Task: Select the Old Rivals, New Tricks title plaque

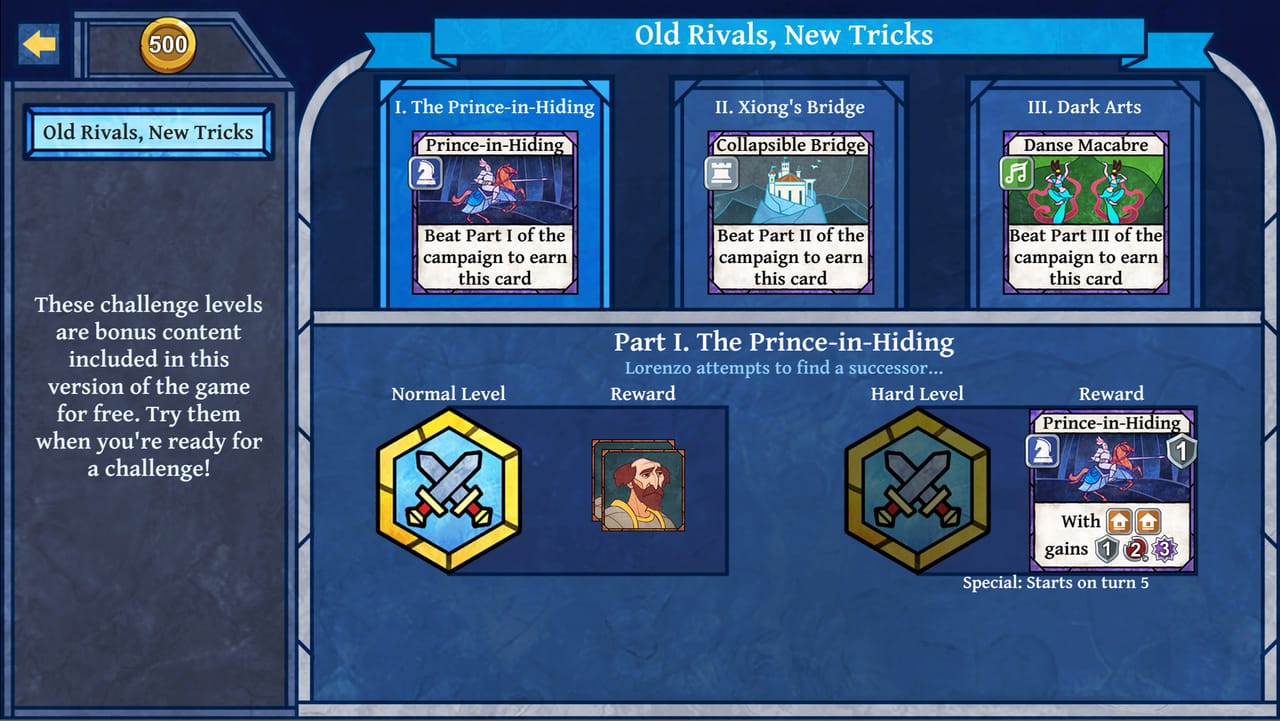Action: [x=148, y=131]
